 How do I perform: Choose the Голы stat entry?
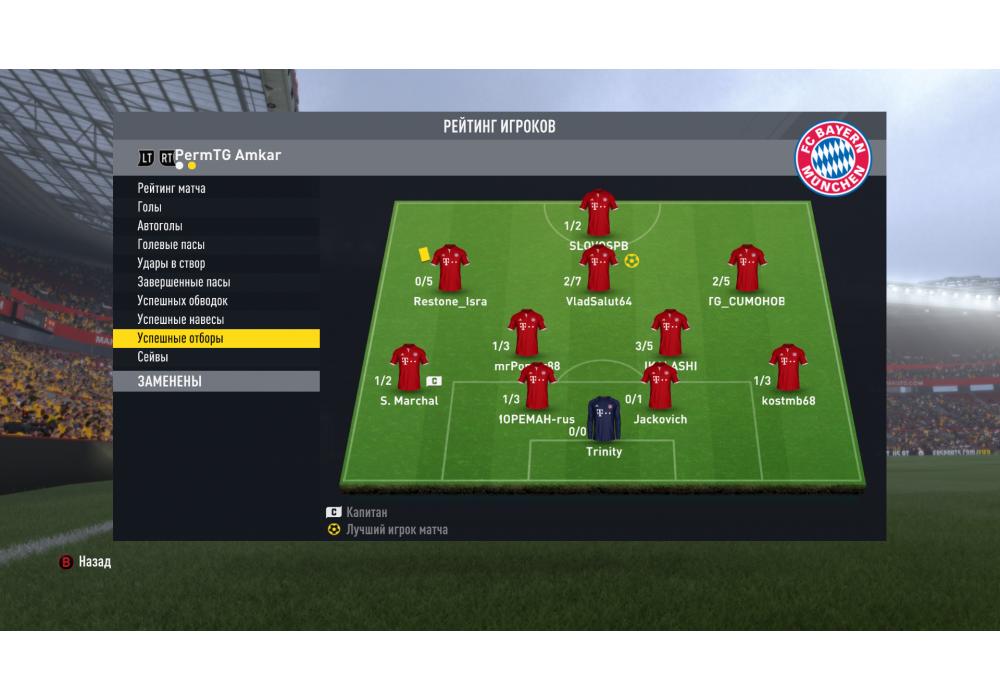click(149, 207)
